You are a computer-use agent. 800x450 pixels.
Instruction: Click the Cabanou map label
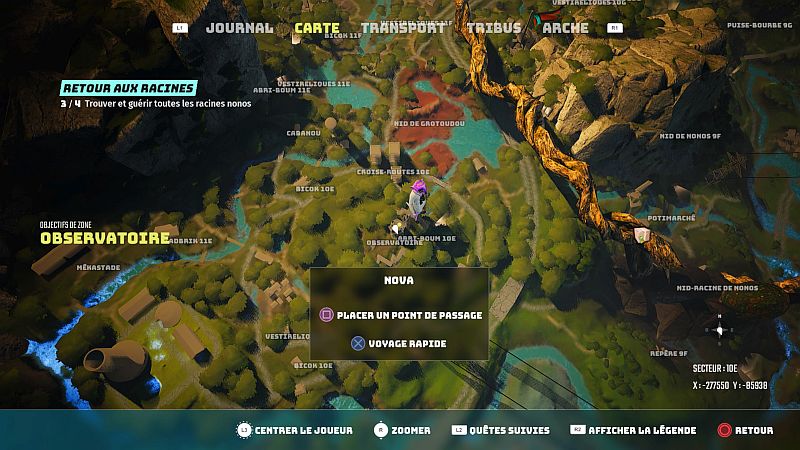point(303,133)
